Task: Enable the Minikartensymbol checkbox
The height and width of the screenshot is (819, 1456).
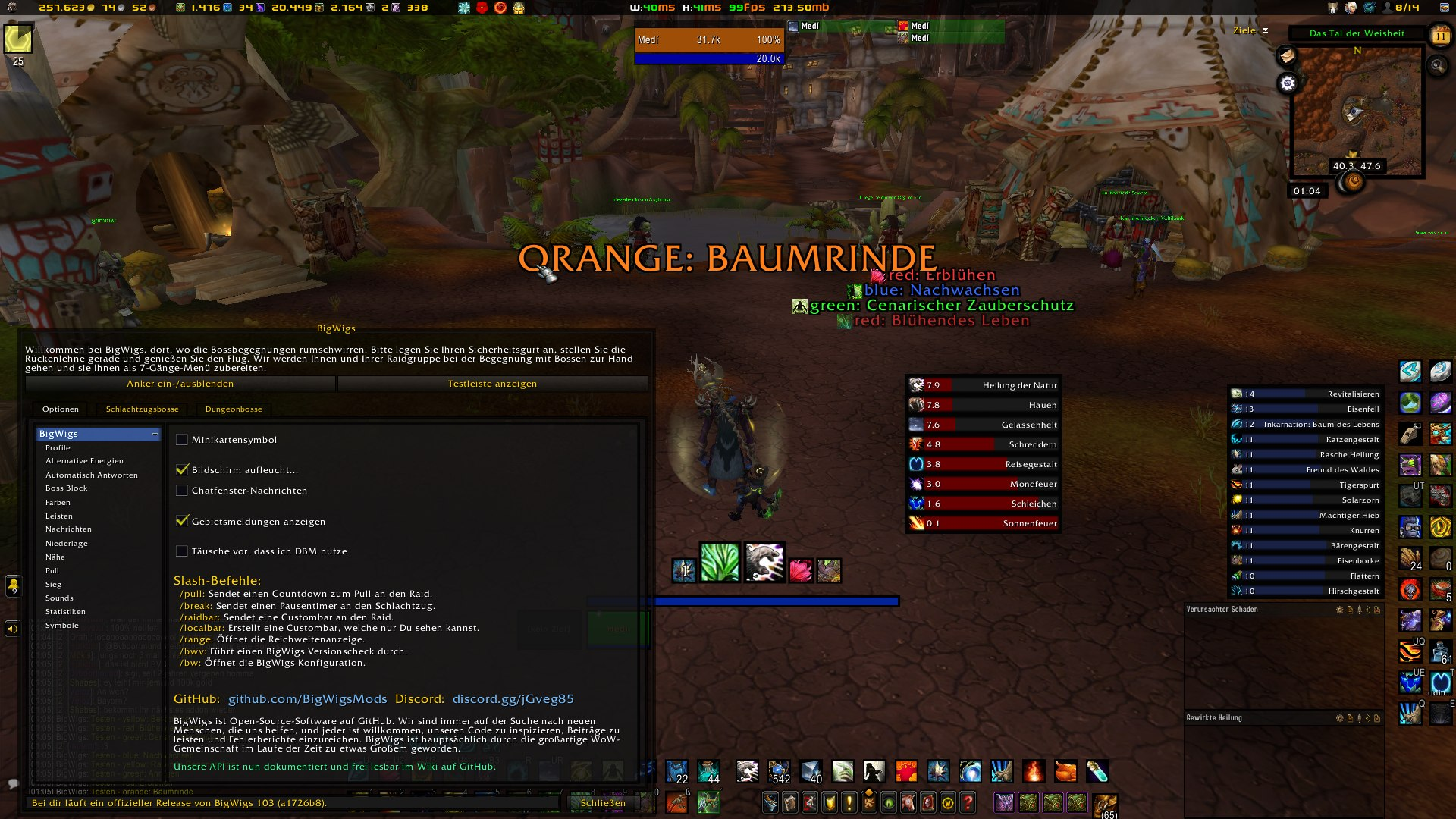Action: (181, 439)
